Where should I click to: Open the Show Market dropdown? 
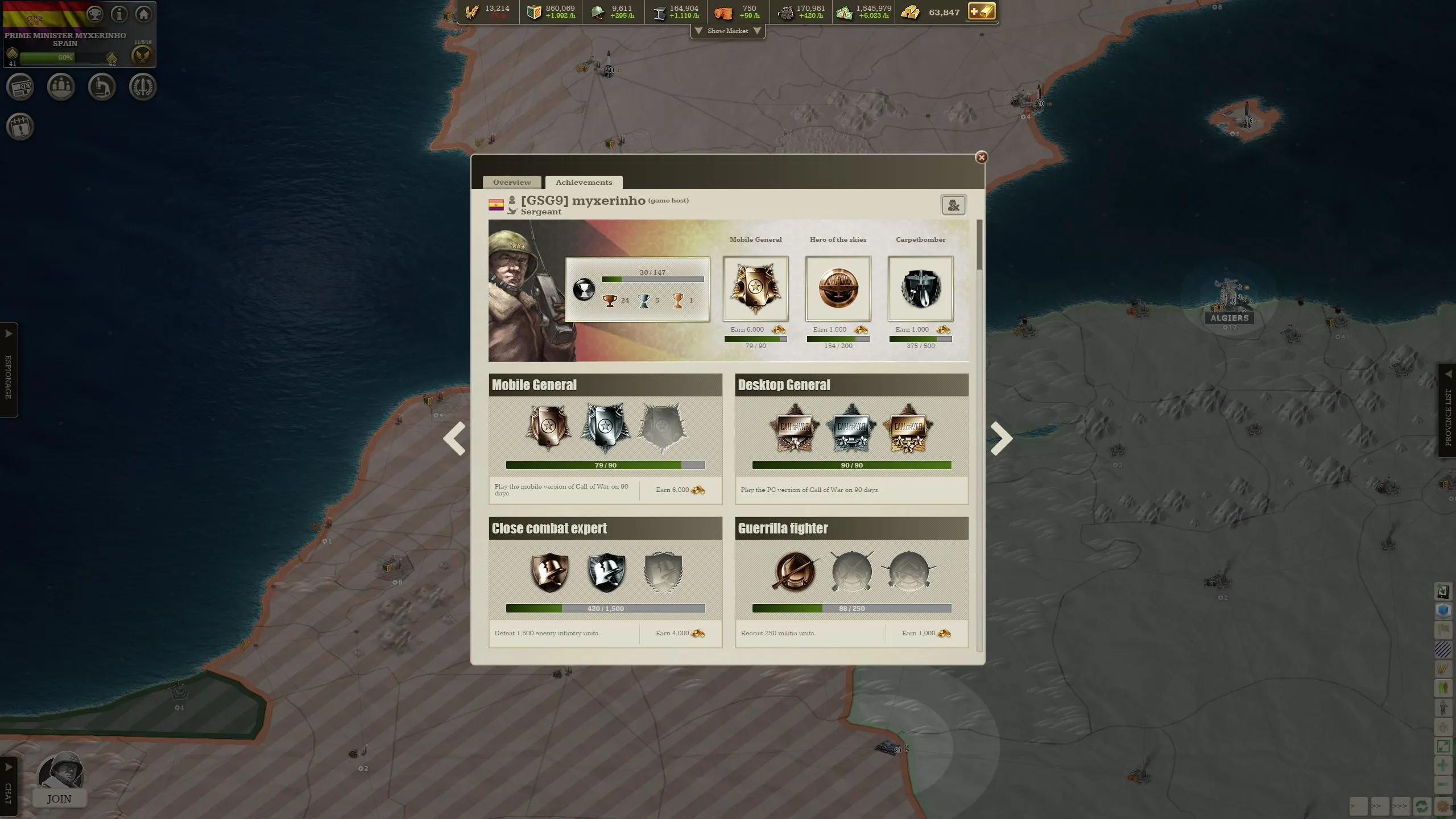click(x=727, y=31)
